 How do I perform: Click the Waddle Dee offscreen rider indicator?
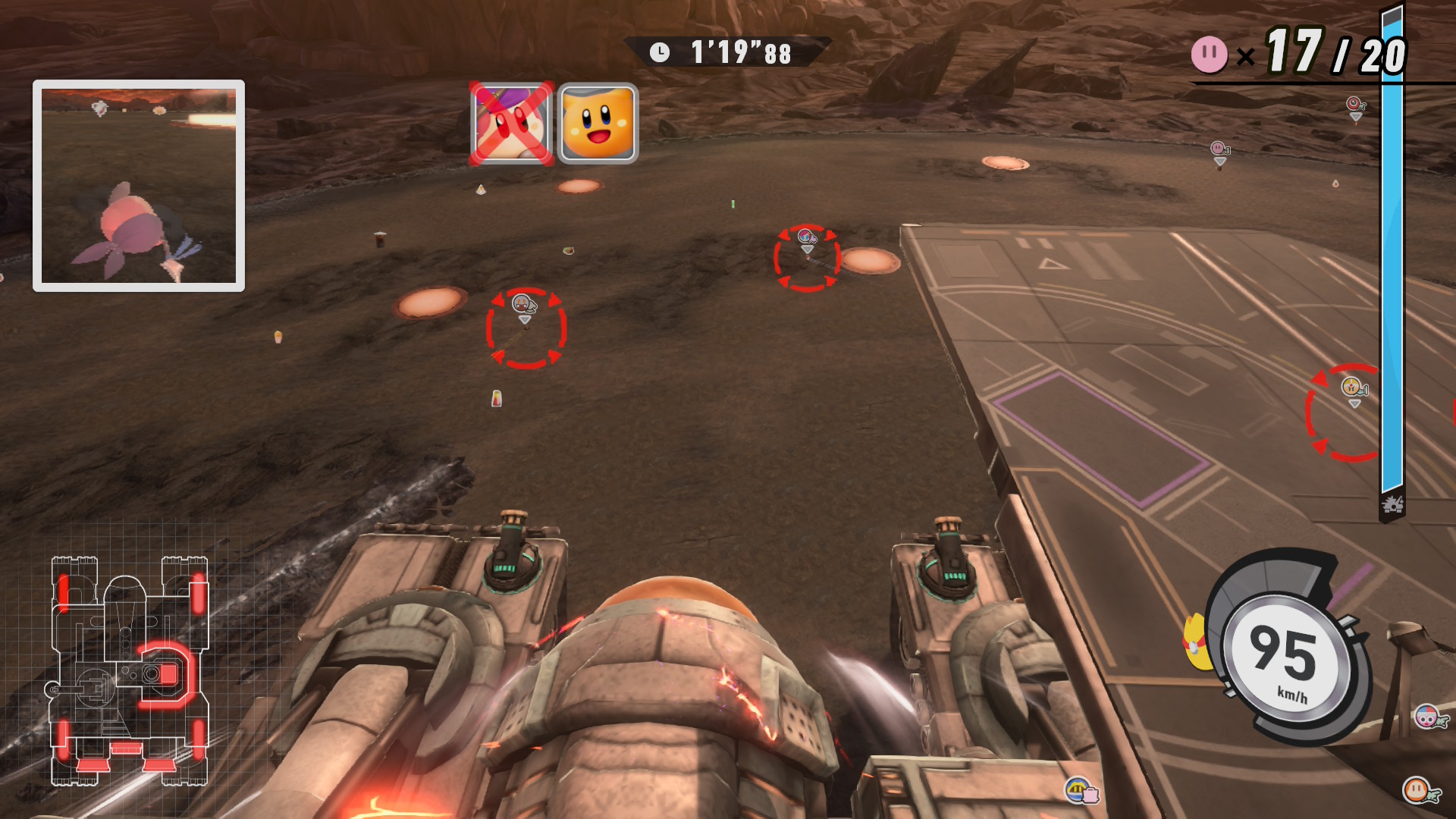click(1418, 790)
